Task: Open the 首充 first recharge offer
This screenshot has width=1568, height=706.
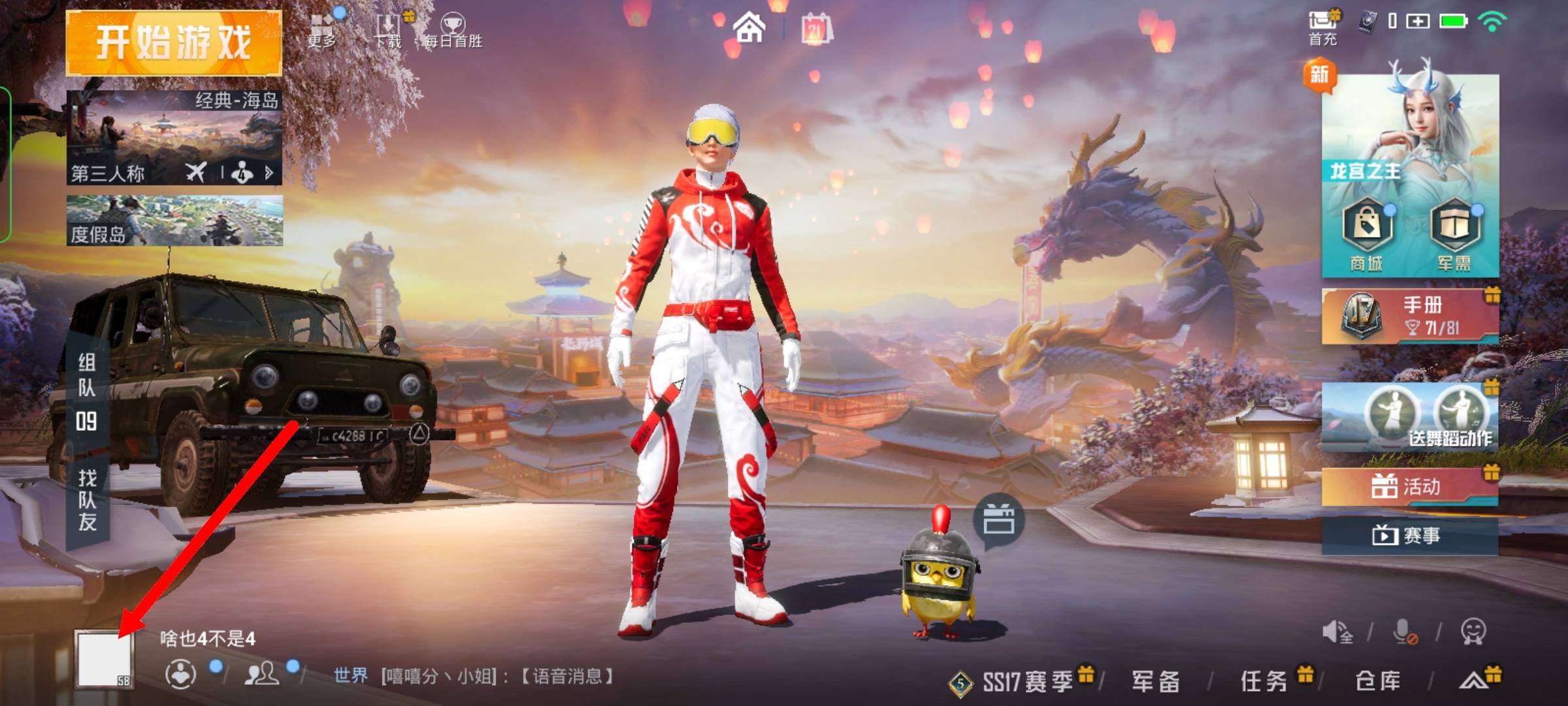Action: (x=1323, y=29)
